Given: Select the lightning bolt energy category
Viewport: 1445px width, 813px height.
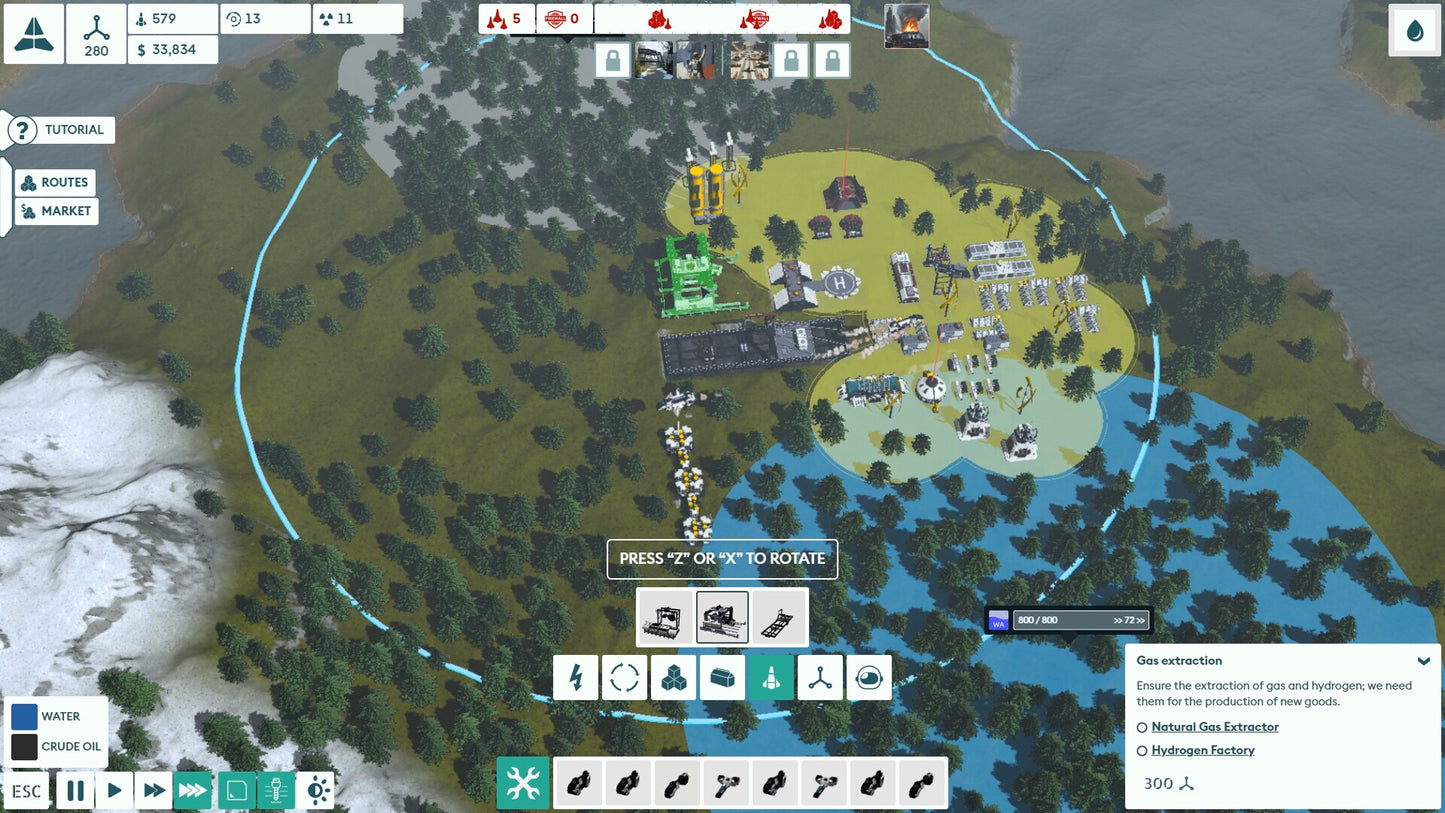Looking at the screenshot, I should (576, 678).
